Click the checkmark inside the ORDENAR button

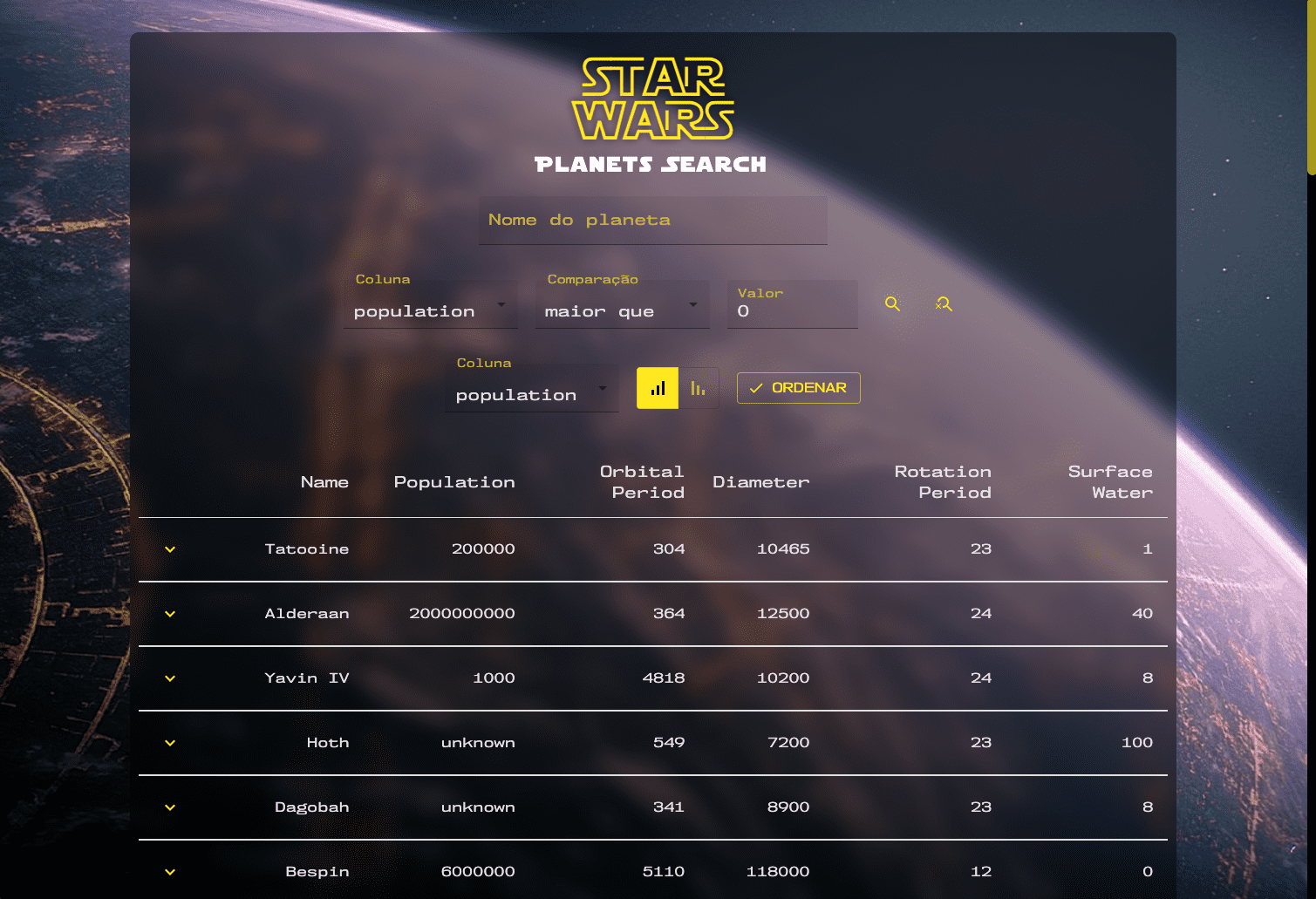coord(757,388)
